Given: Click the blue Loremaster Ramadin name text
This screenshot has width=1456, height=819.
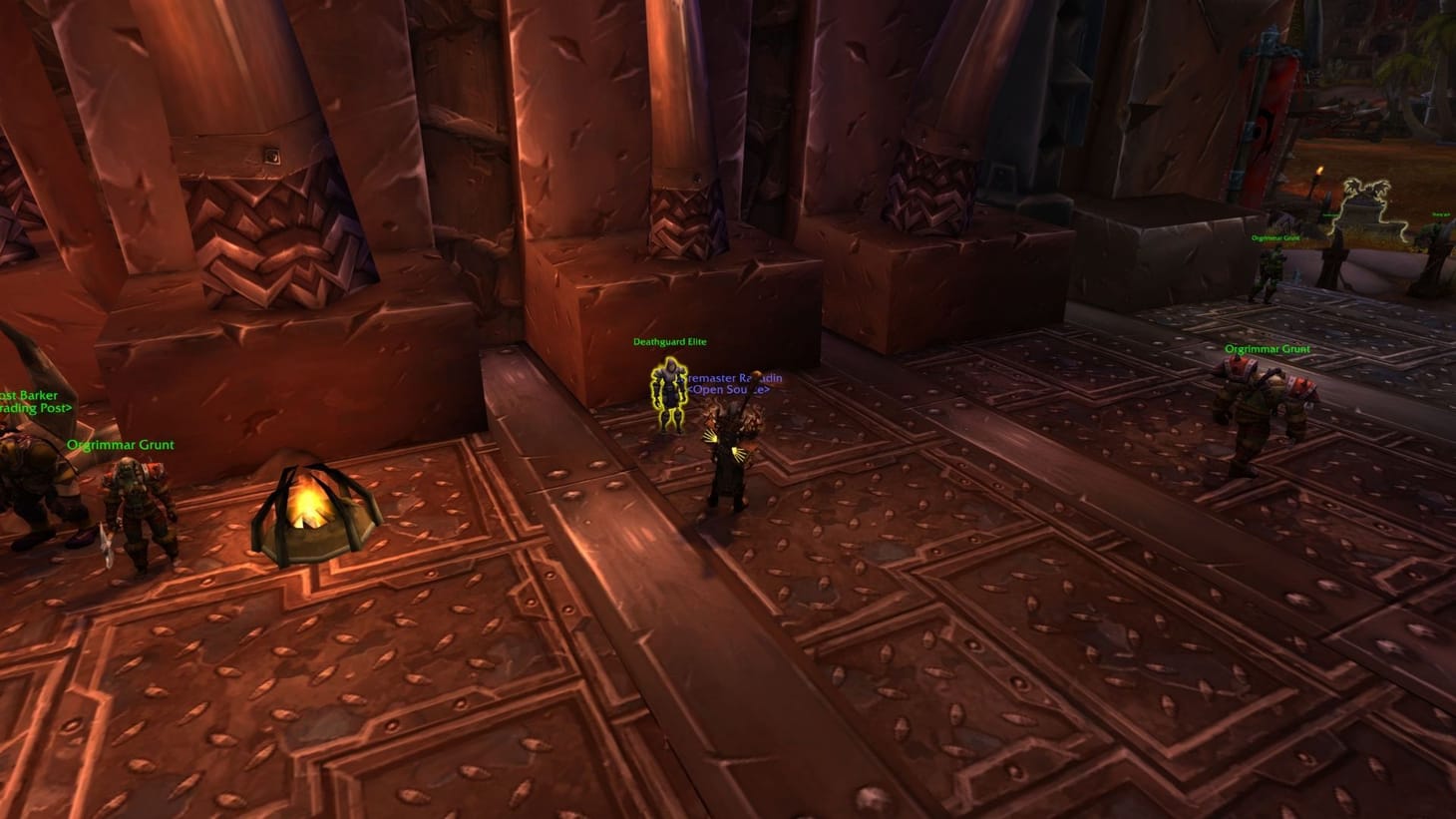Looking at the screenshot, I should (x=732, y=377).
